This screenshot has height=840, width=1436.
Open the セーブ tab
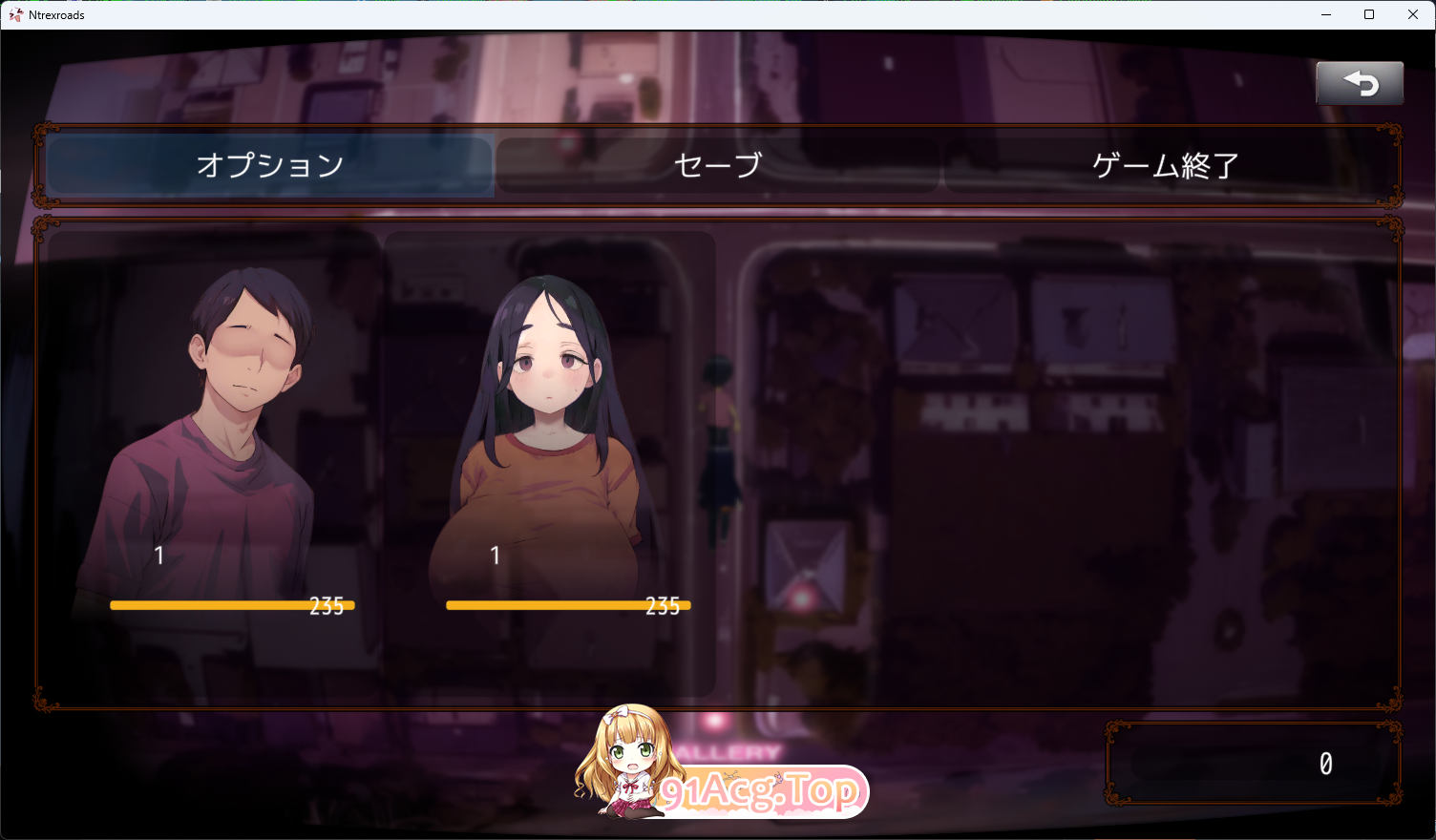pyautogui.click(x=718, y=165)
